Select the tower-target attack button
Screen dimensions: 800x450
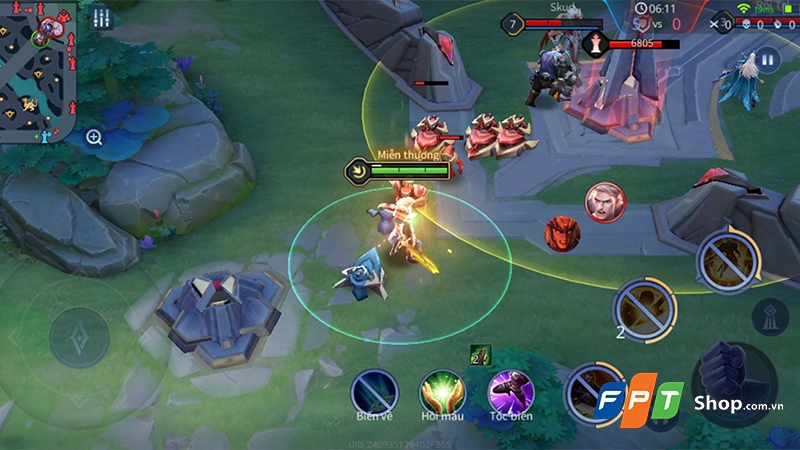770,316
